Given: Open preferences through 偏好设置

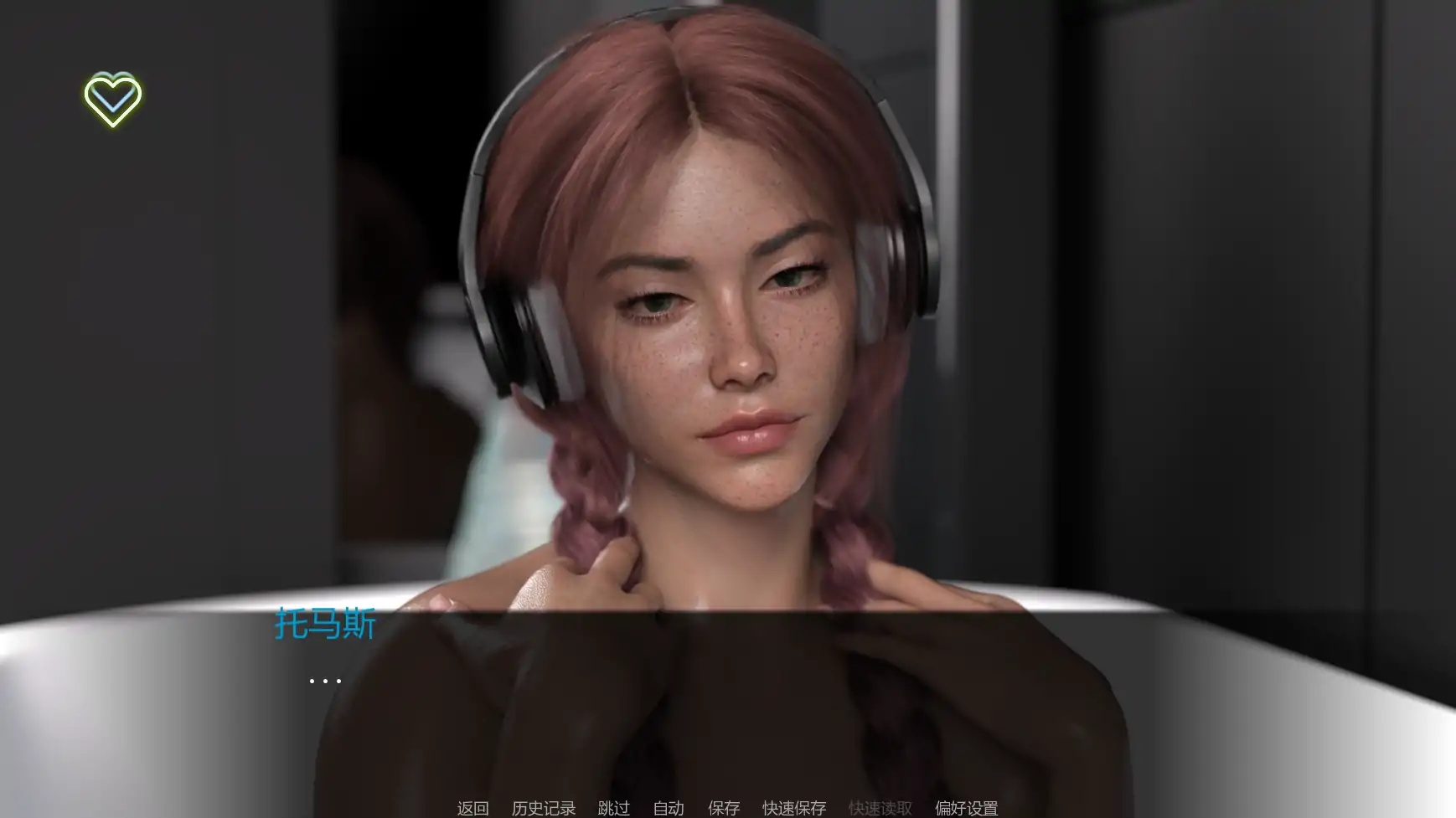Looking at the screenshot, I should coord(965,809).
